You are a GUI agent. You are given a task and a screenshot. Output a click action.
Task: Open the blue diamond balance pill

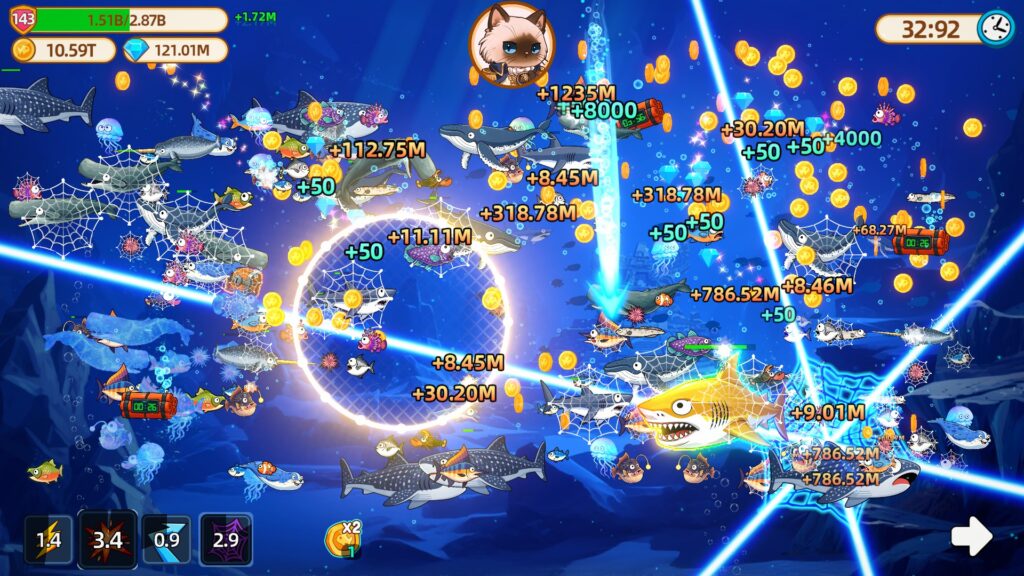coord(175,50)
